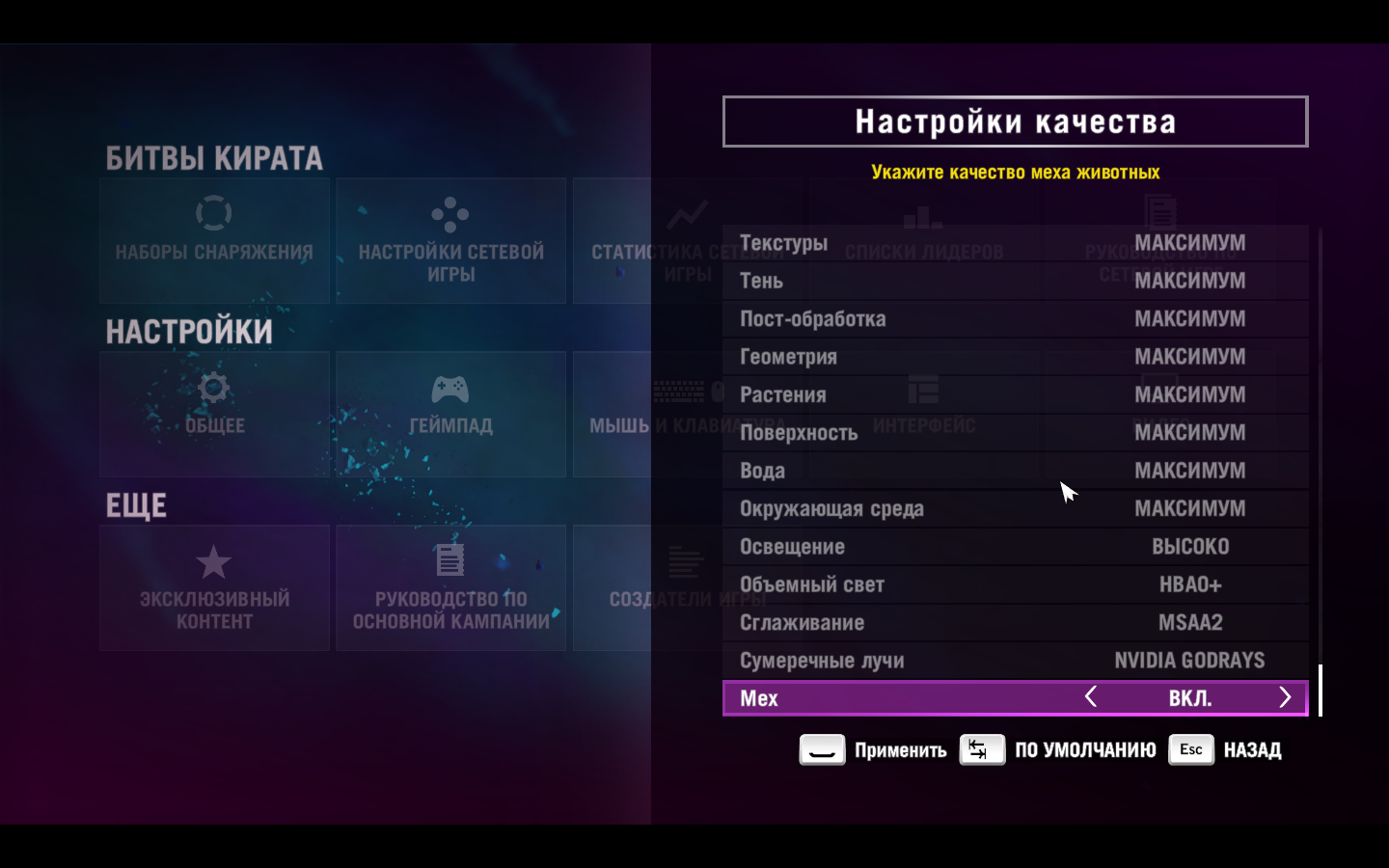Click the right arrow on Мех
1389x868 pixels.
[x=1285, y=697]
